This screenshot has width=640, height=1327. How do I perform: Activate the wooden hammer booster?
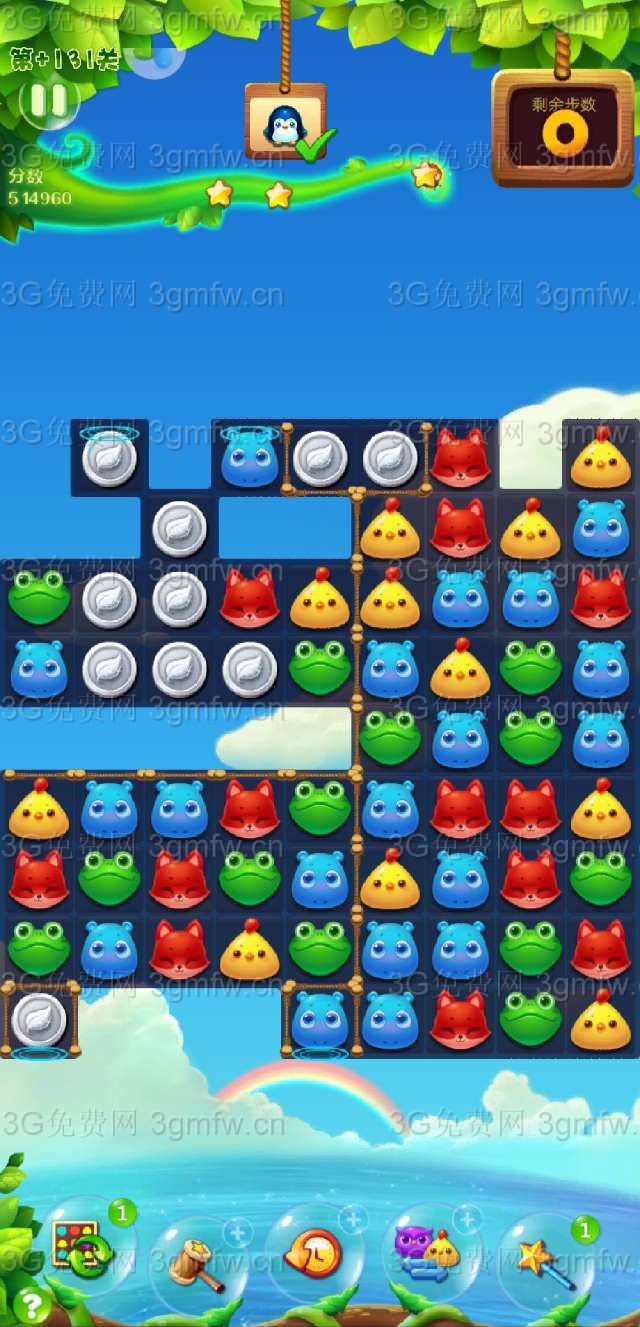[x=195, y=1262]
